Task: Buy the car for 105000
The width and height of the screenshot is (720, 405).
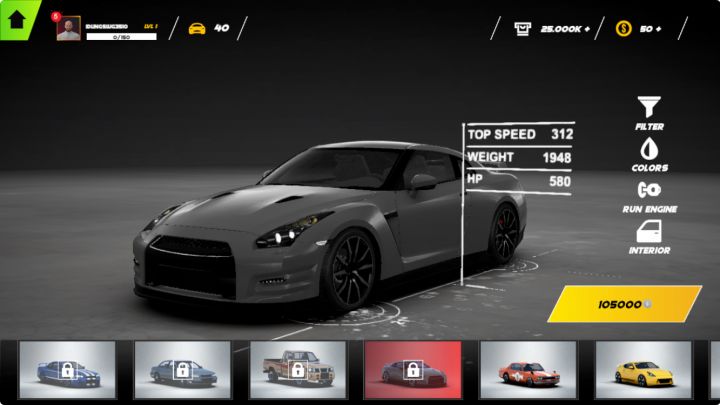Action: click(624, 304)
